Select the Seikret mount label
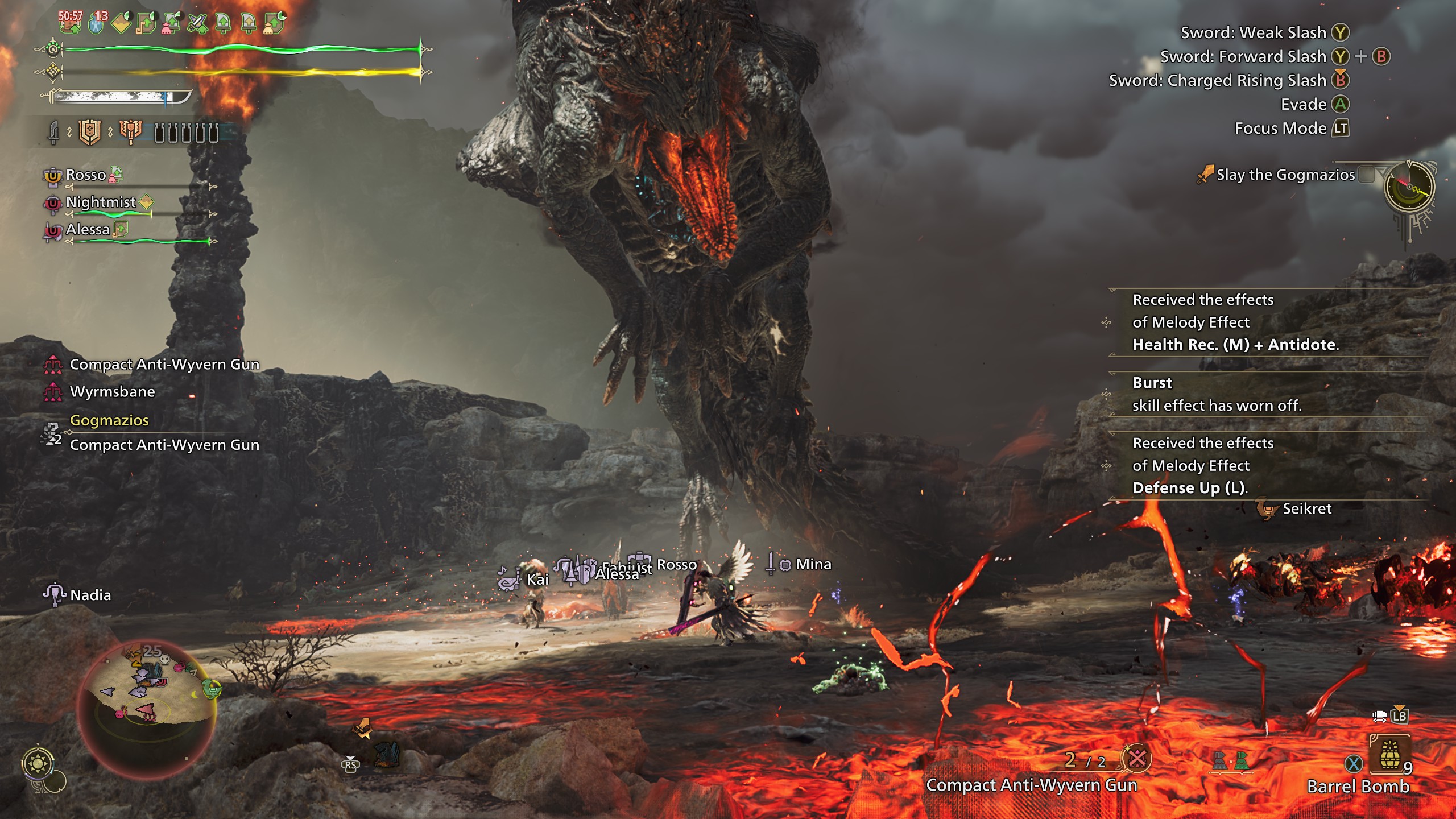 click(1306, 508)
